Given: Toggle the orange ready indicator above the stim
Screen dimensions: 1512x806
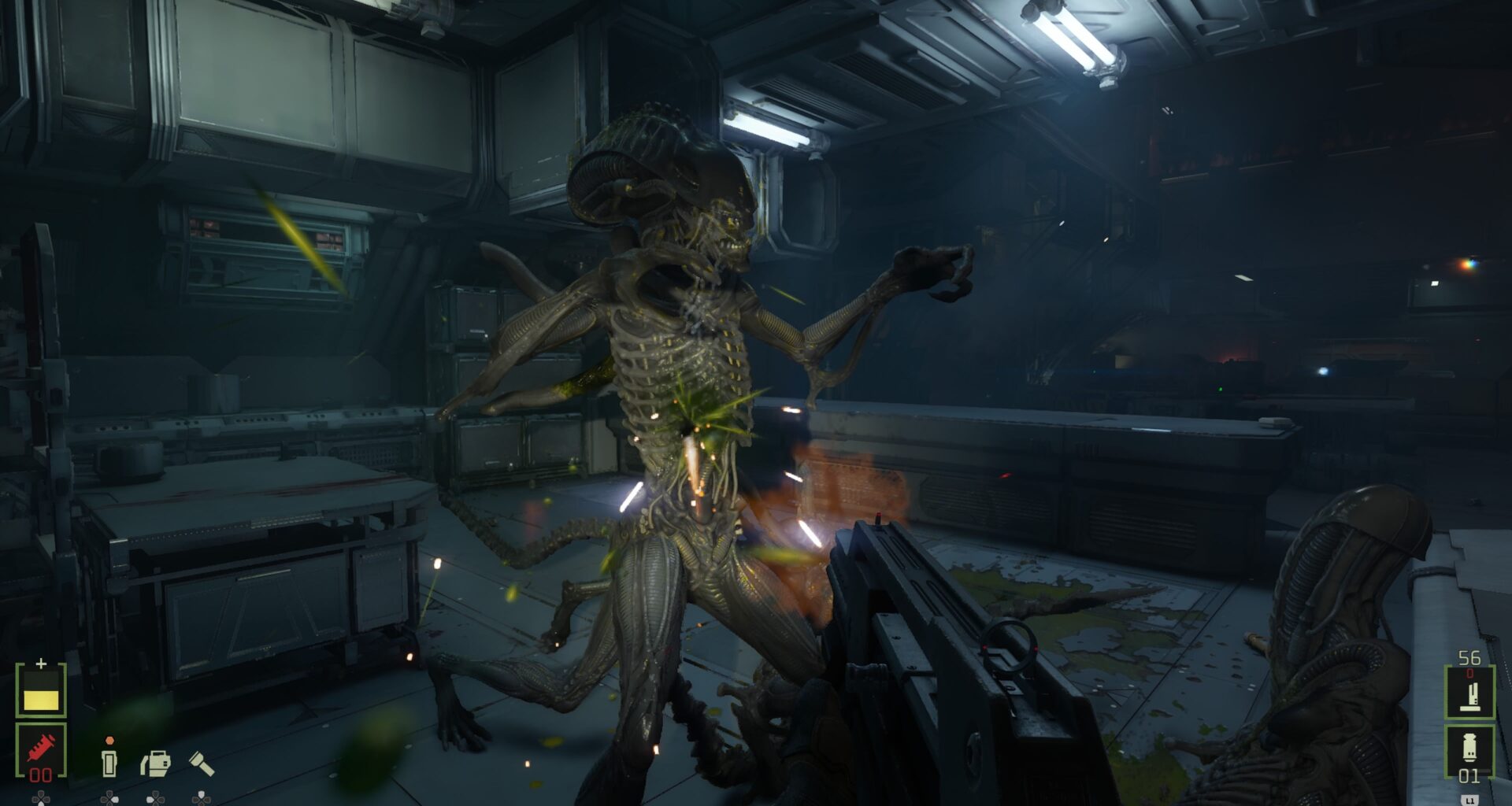Looking at the screenshot, I should pyautogui.click(x=109, y=741).
